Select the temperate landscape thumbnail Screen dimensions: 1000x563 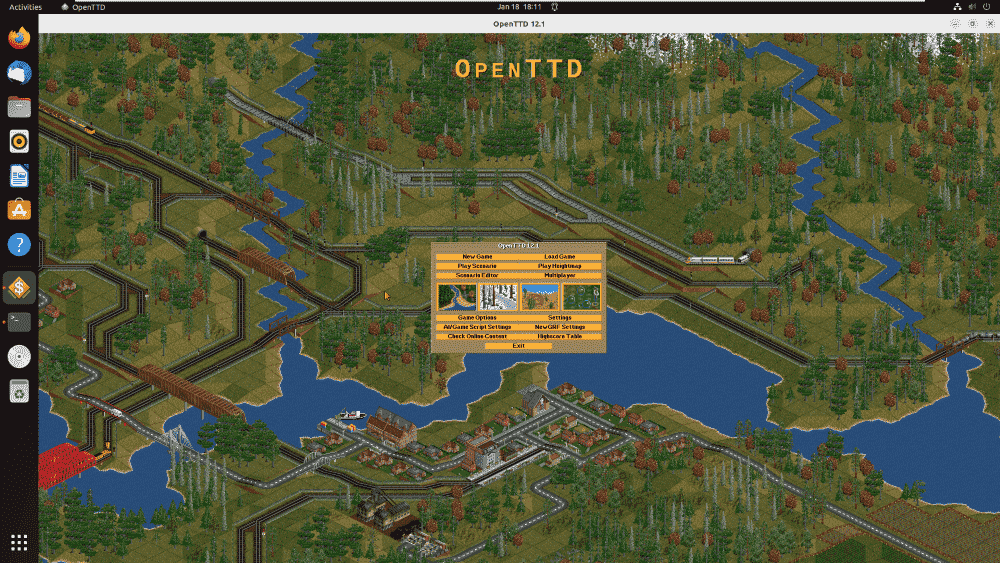[456, 296]
